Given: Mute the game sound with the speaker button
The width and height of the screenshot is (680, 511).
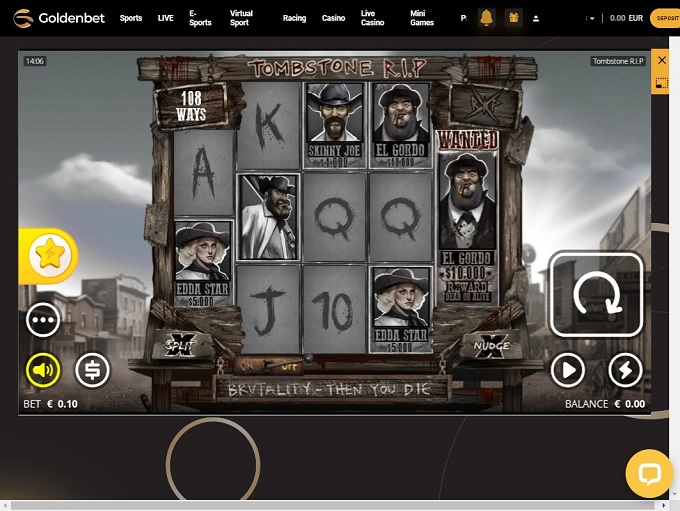Looking at the screenshot, I should coord(43,370).
